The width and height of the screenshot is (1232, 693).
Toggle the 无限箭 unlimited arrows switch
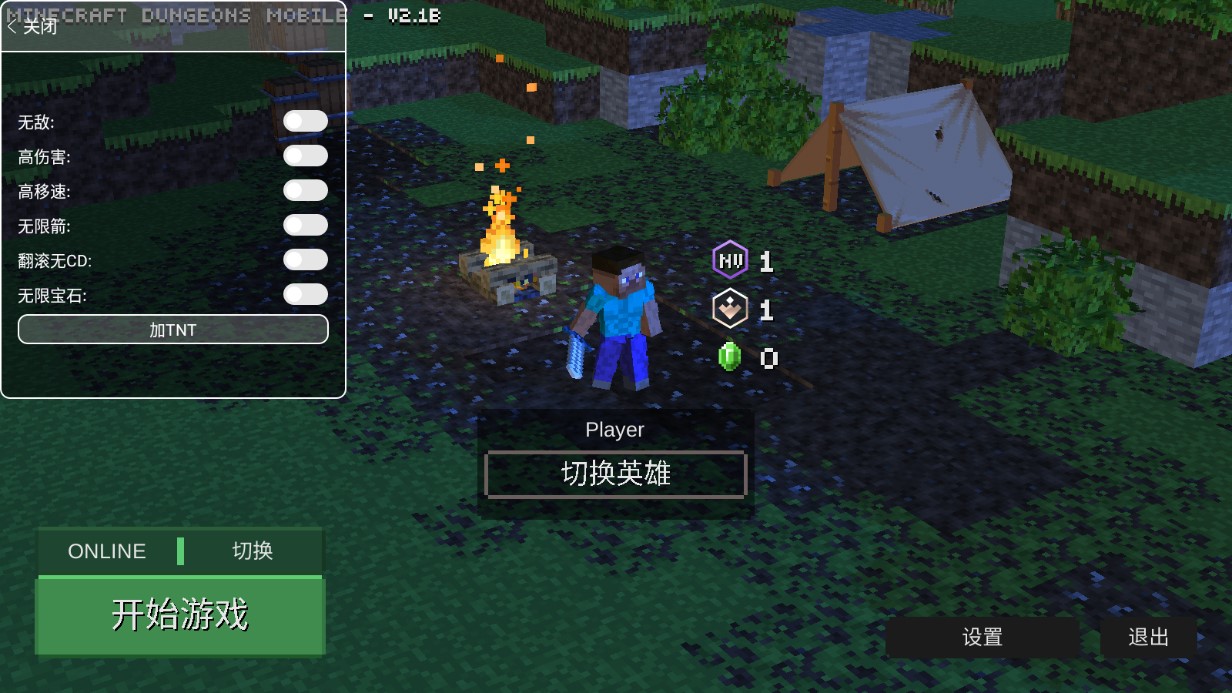[x=305, y=225]
